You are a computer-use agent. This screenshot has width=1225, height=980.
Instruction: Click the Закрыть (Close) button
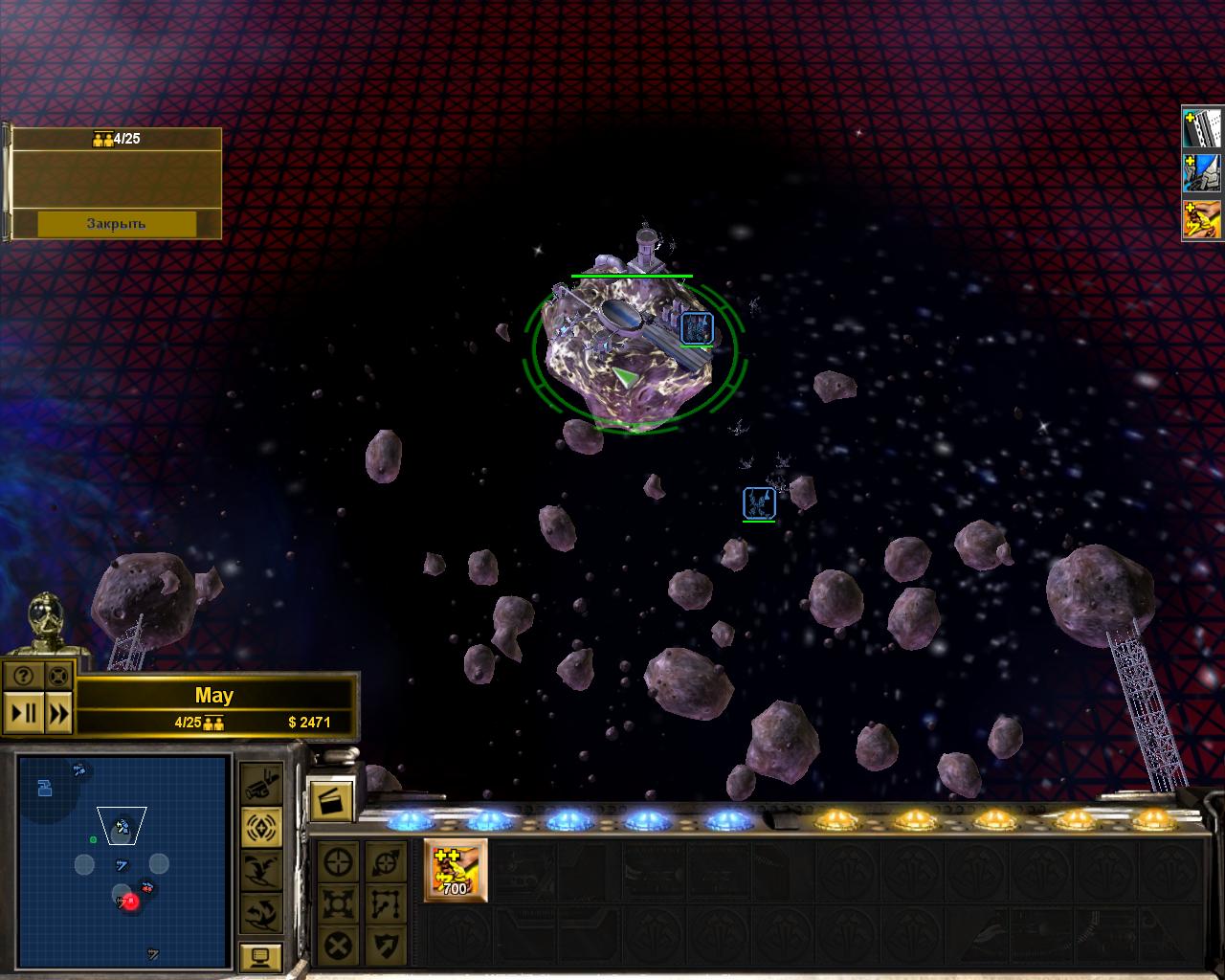click(x=117, y=223)
